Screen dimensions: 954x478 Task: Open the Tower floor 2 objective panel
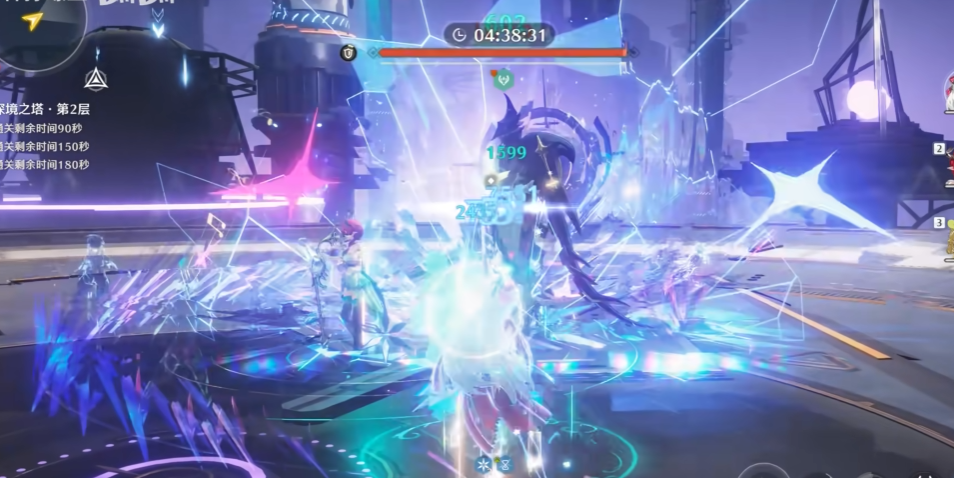46,109
